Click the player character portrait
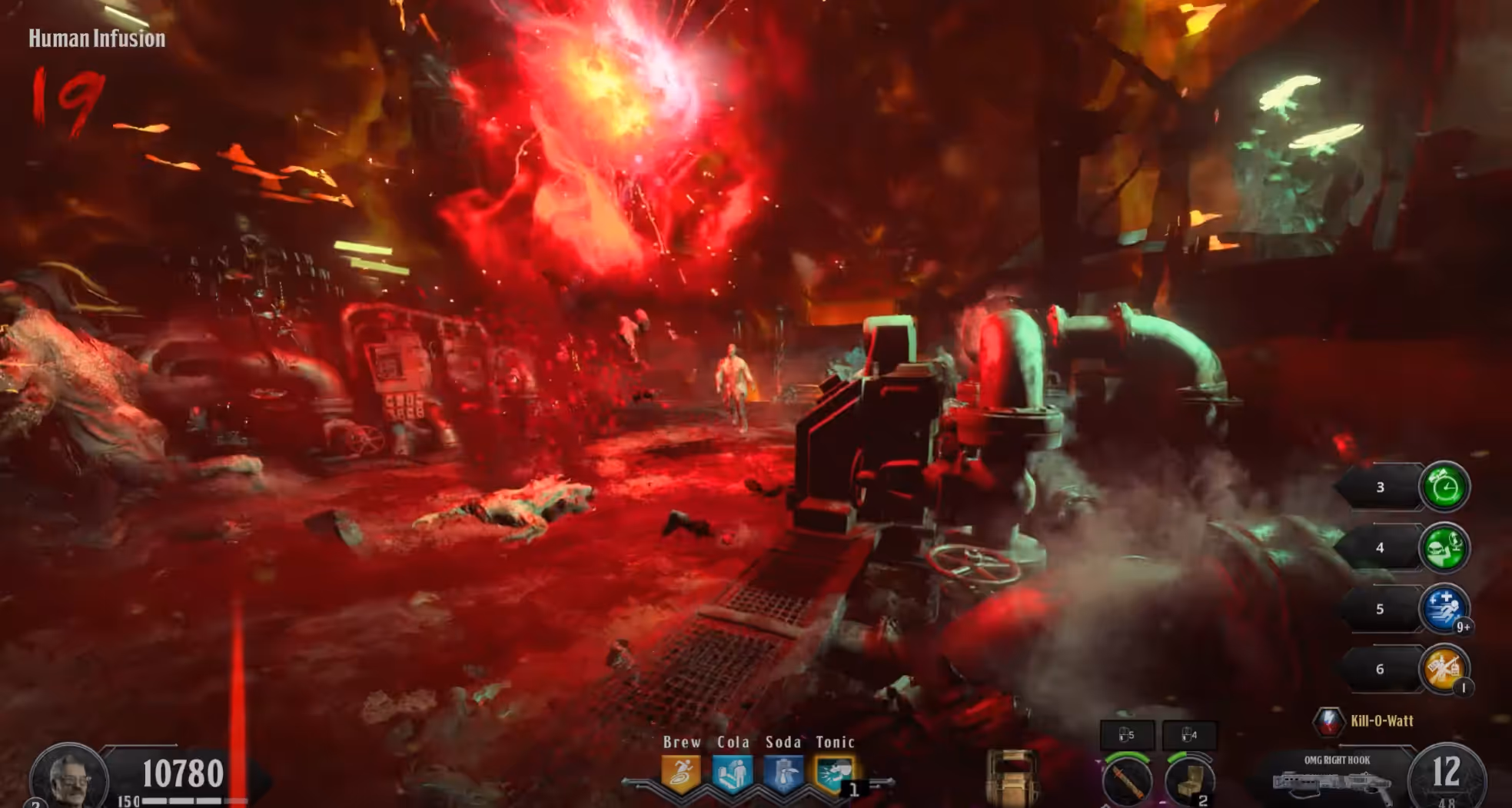1512x808 pixels. 68,778
